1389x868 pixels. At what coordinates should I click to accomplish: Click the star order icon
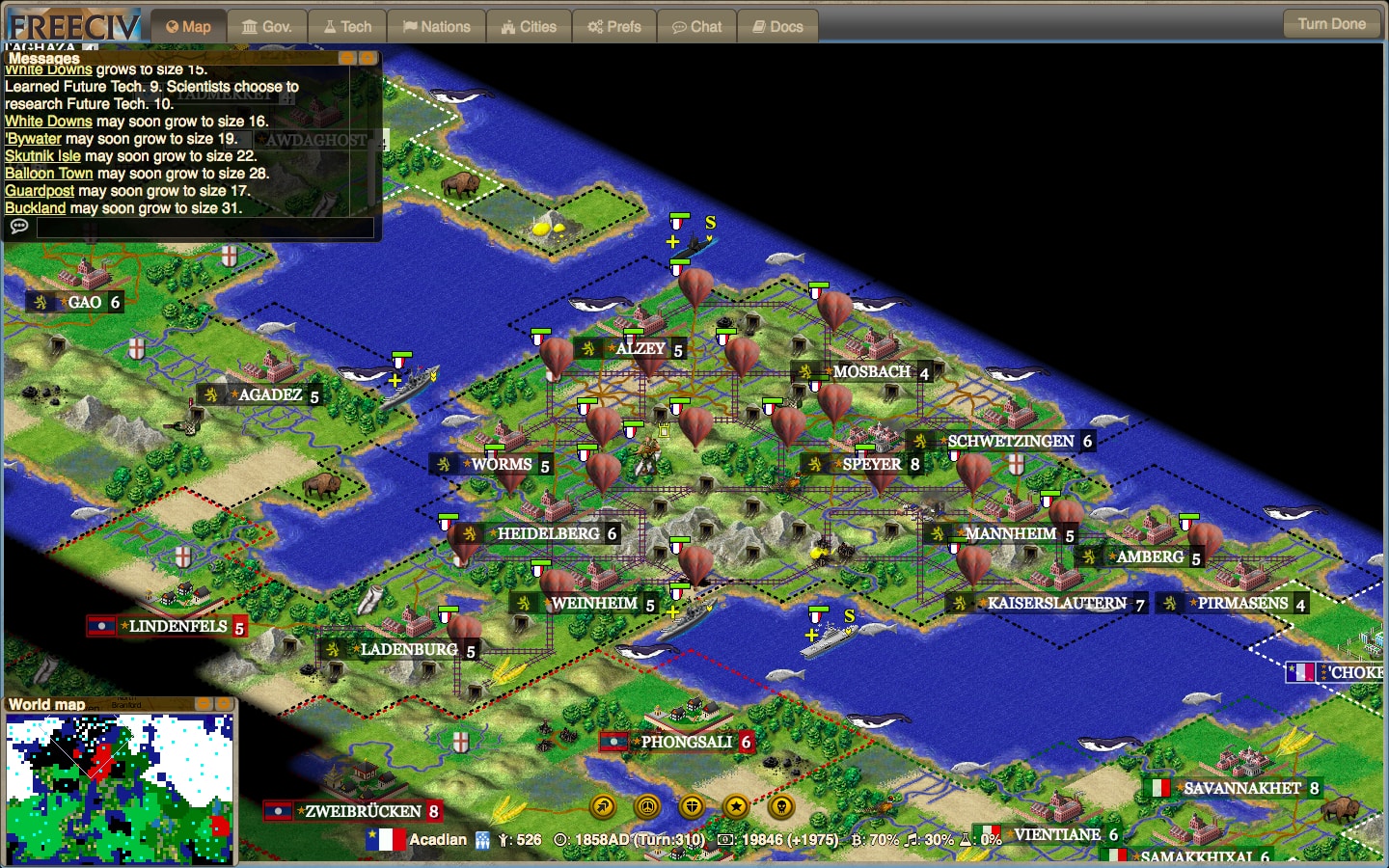tap(736, 806)
